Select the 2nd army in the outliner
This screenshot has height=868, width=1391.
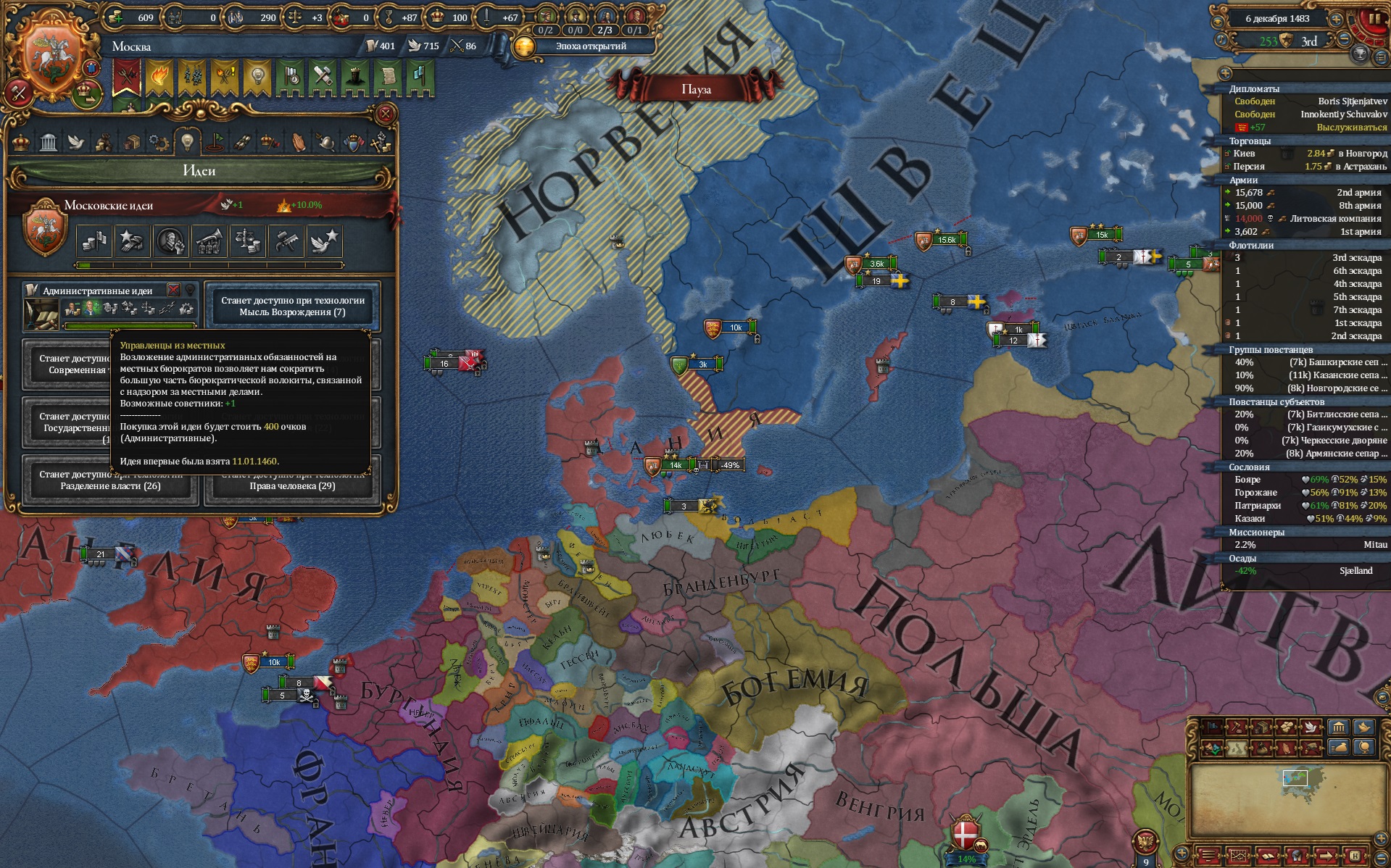[1305, 193]
